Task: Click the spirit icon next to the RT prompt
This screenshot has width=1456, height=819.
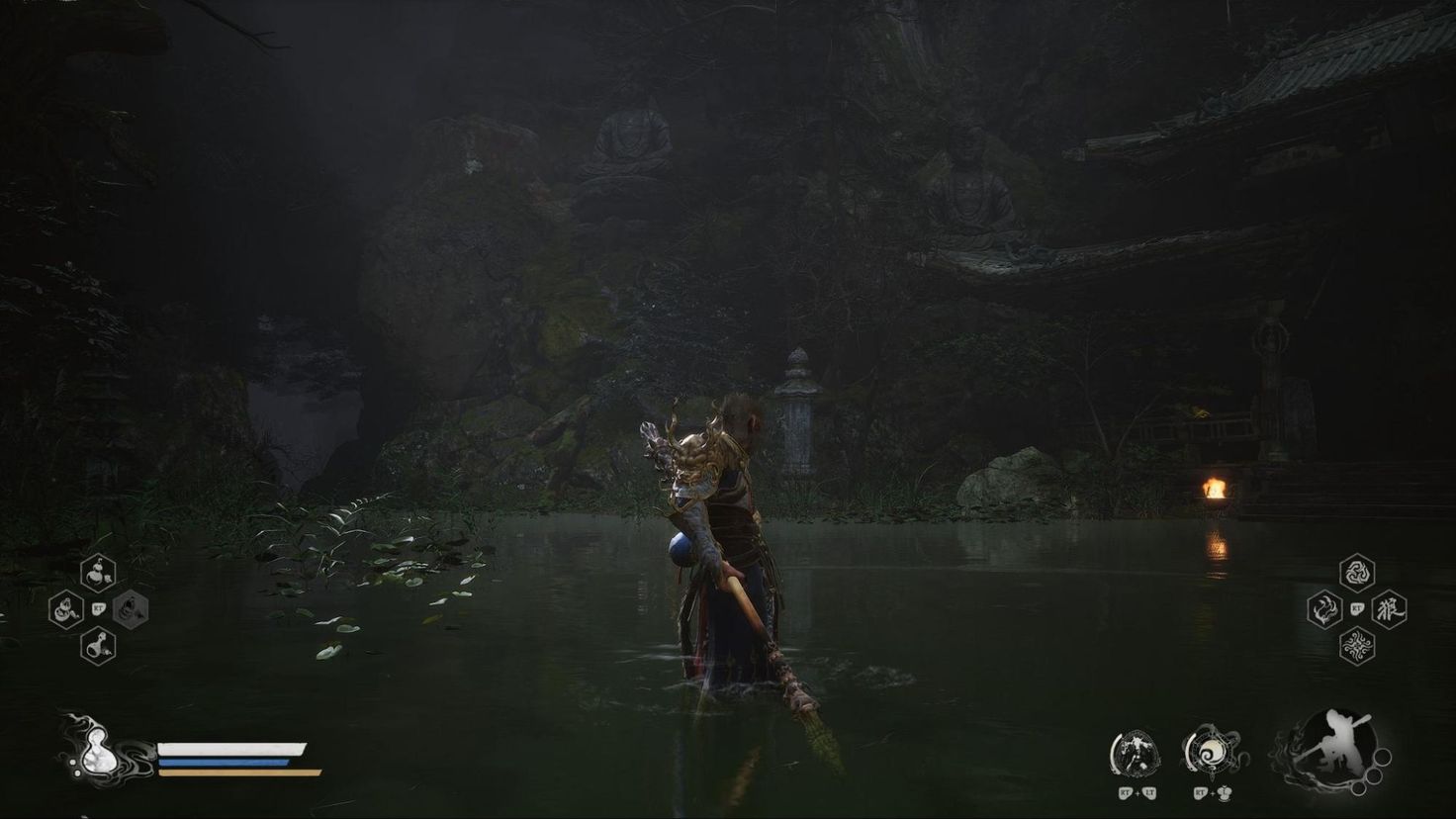Action: tap(1224, 793)
